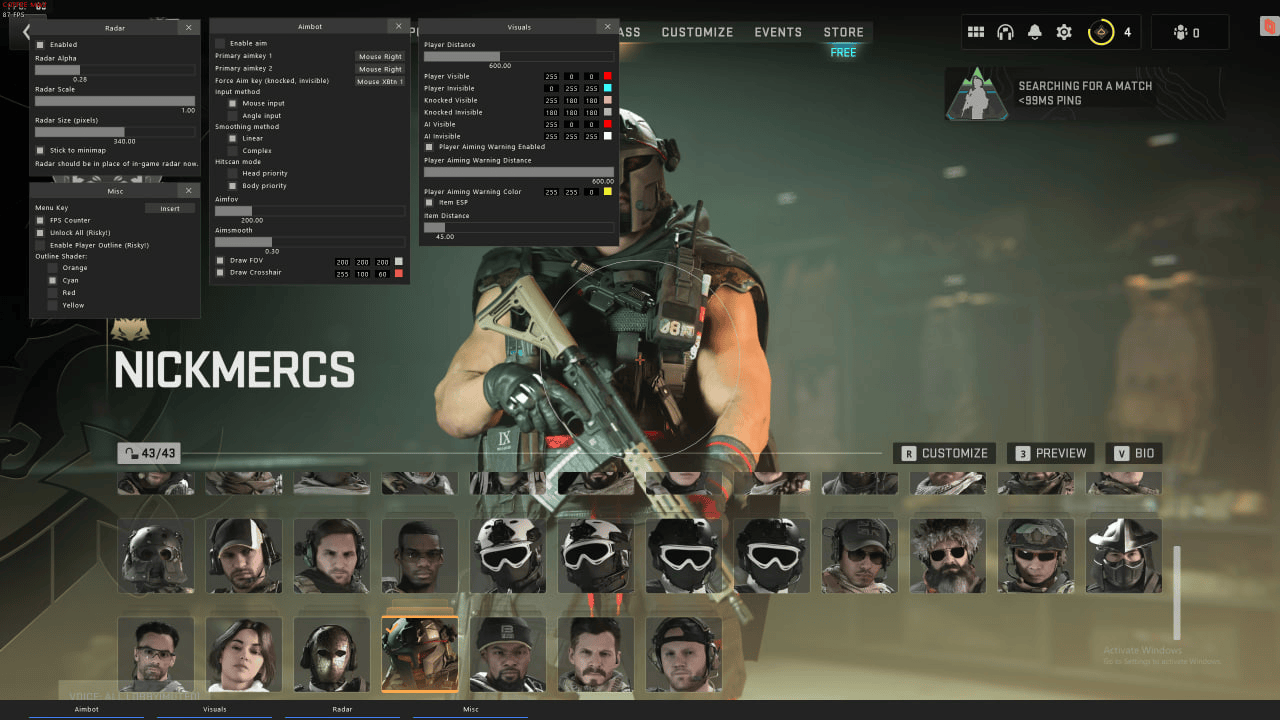Image resolution: width=1280 pixels, height=720 pixels.
Task: Switch to the Events tab
Action: click(x=778, y=32)
